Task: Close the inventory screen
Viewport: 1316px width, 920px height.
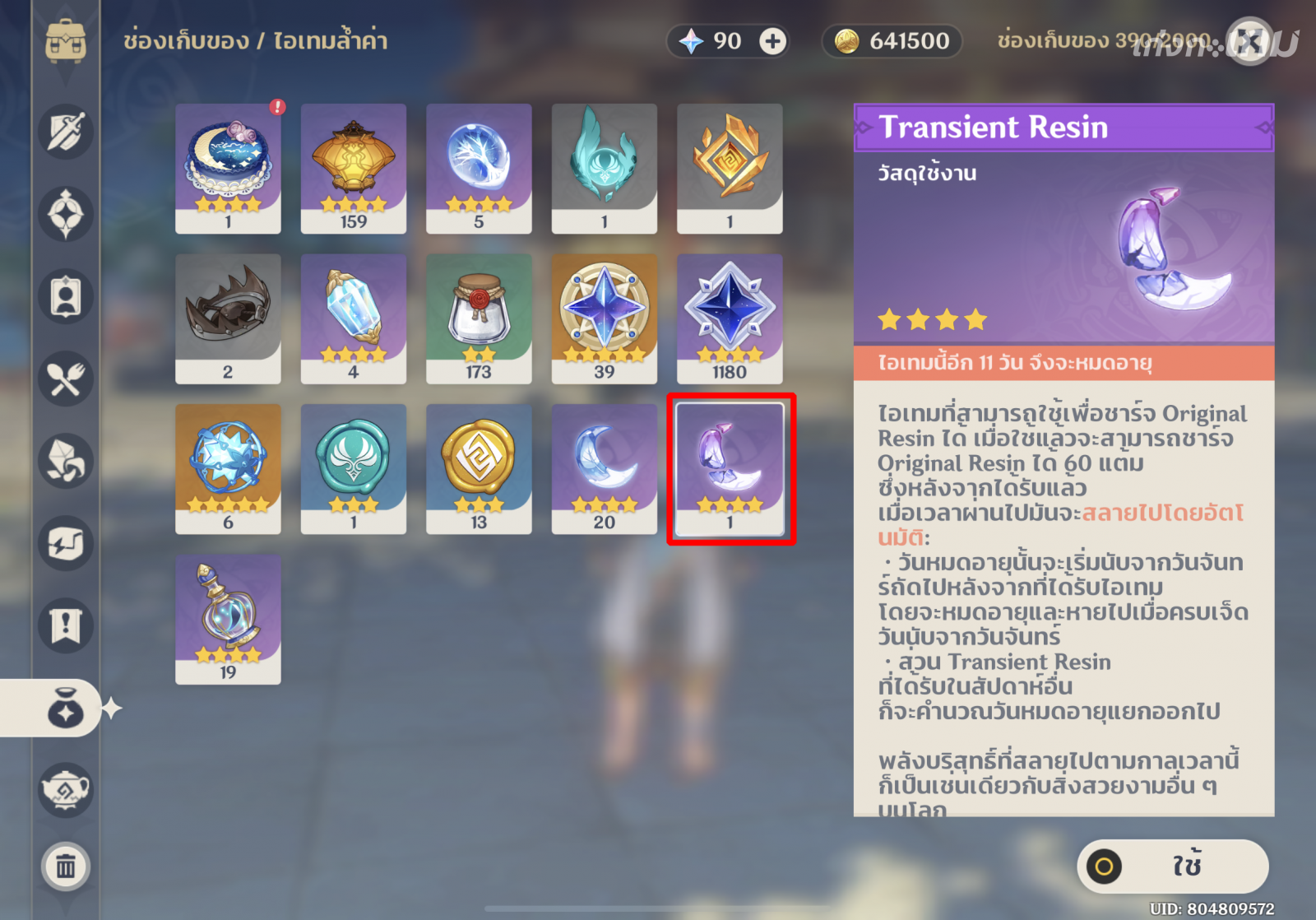Action: [1249, 41]
